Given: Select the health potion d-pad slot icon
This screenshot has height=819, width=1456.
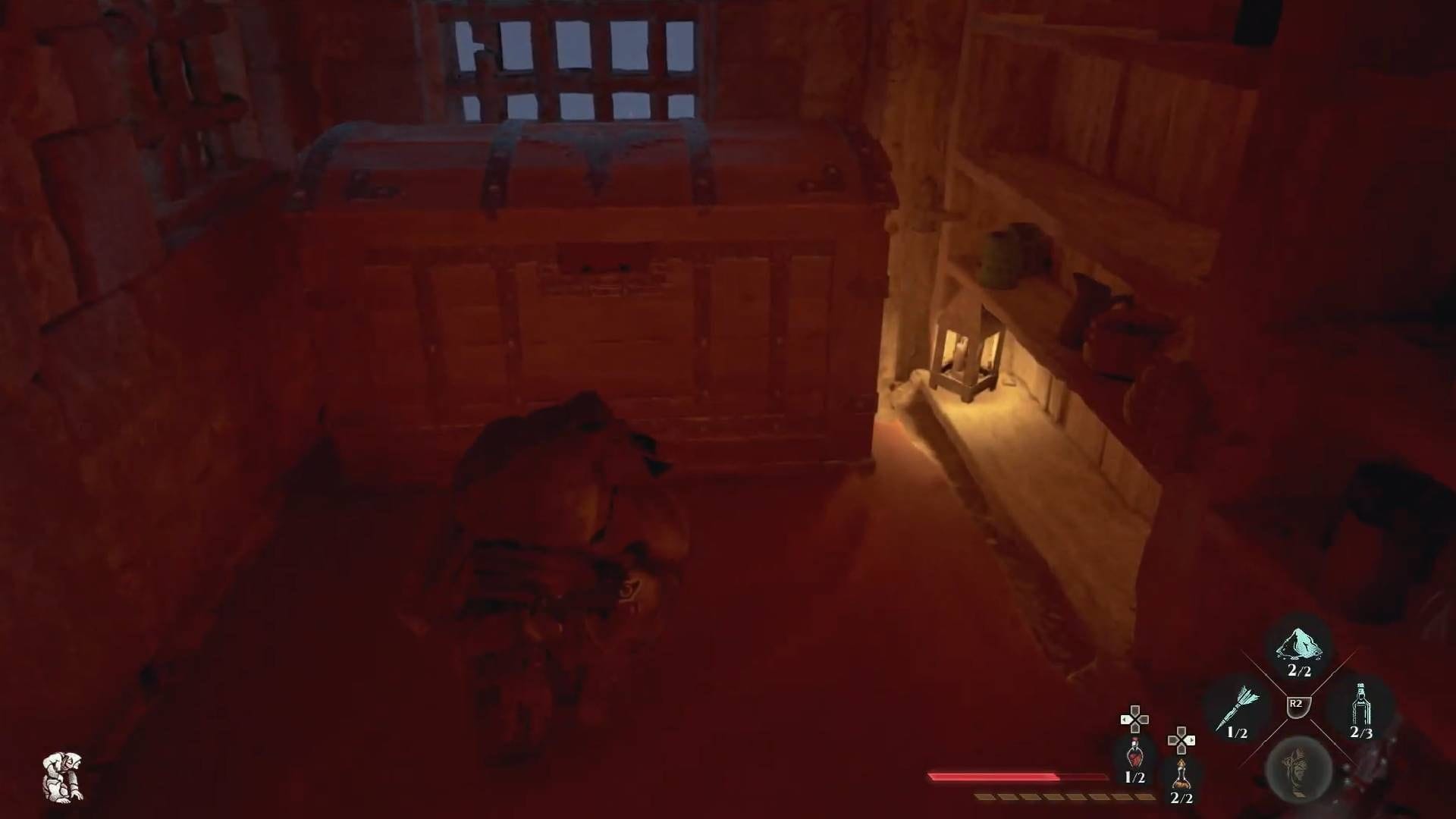Looking at the screenshot, I should (1134, 757).
